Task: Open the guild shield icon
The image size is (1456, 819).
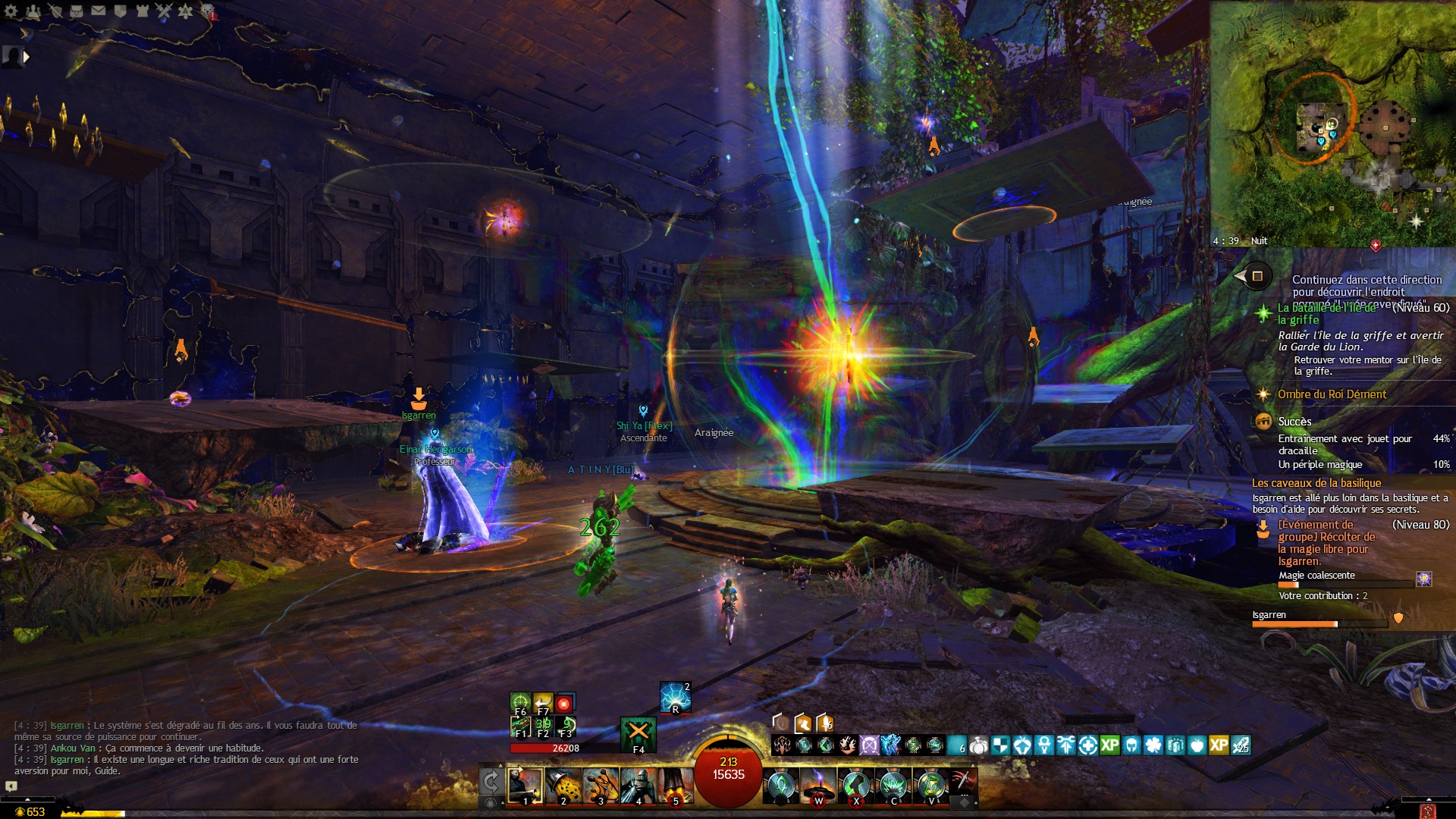Action: [120, 11]
